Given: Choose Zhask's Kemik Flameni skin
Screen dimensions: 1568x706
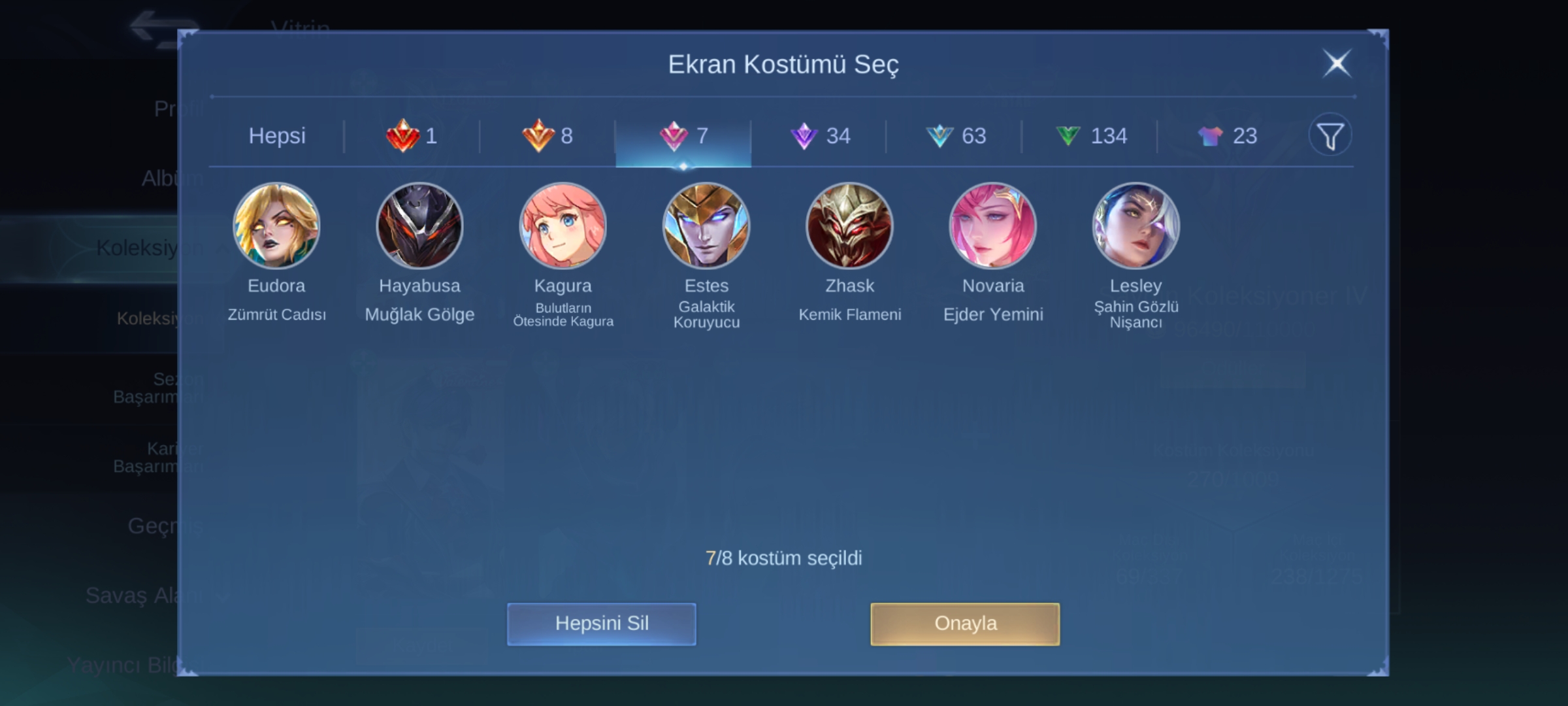Looking at the screenshot, I should click(849, 226).
